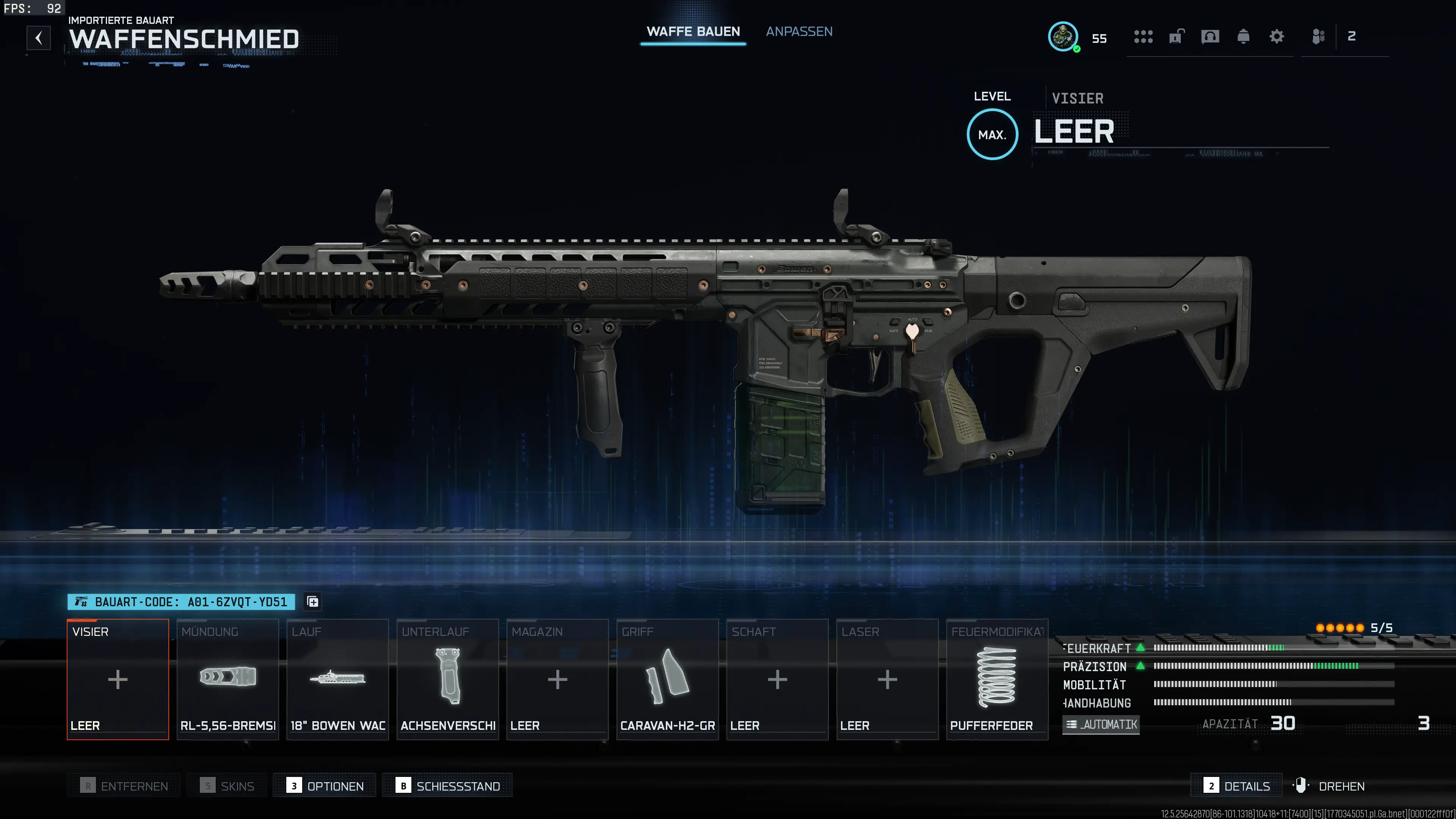1456x819 pixels.
Task: Open the social/channels headset chat icon
Action: point(1210,37)
